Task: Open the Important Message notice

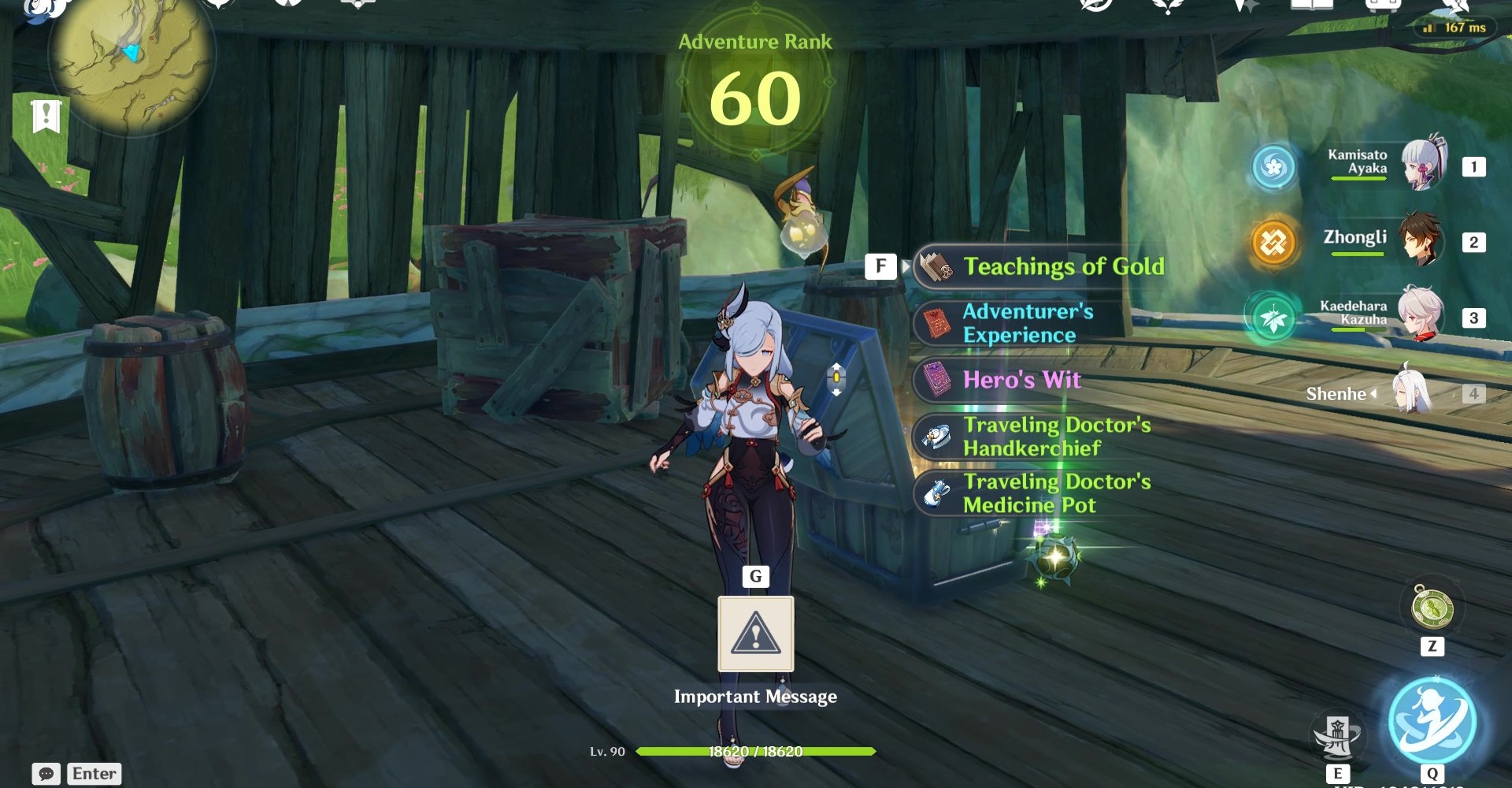Action: 755,634
